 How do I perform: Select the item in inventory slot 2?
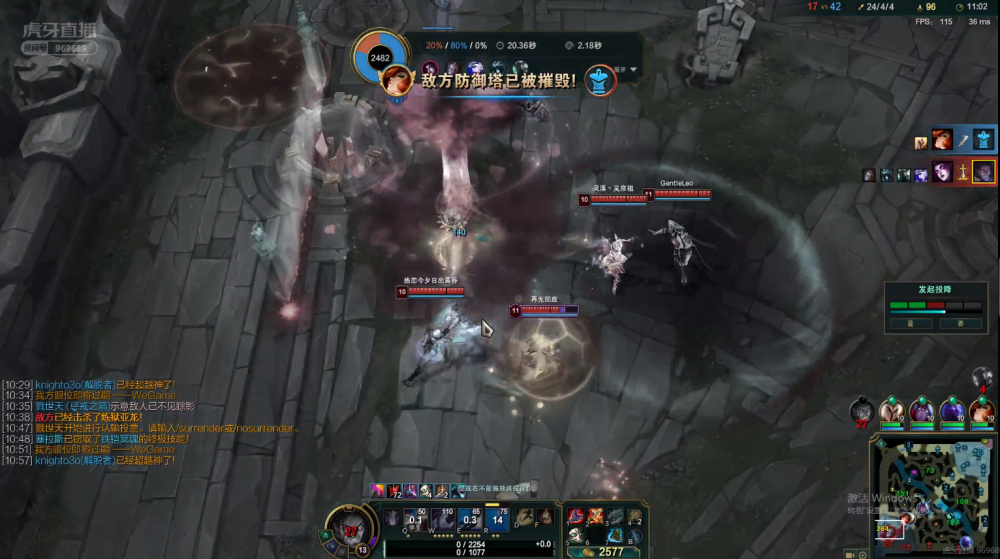tap(597, 516)
